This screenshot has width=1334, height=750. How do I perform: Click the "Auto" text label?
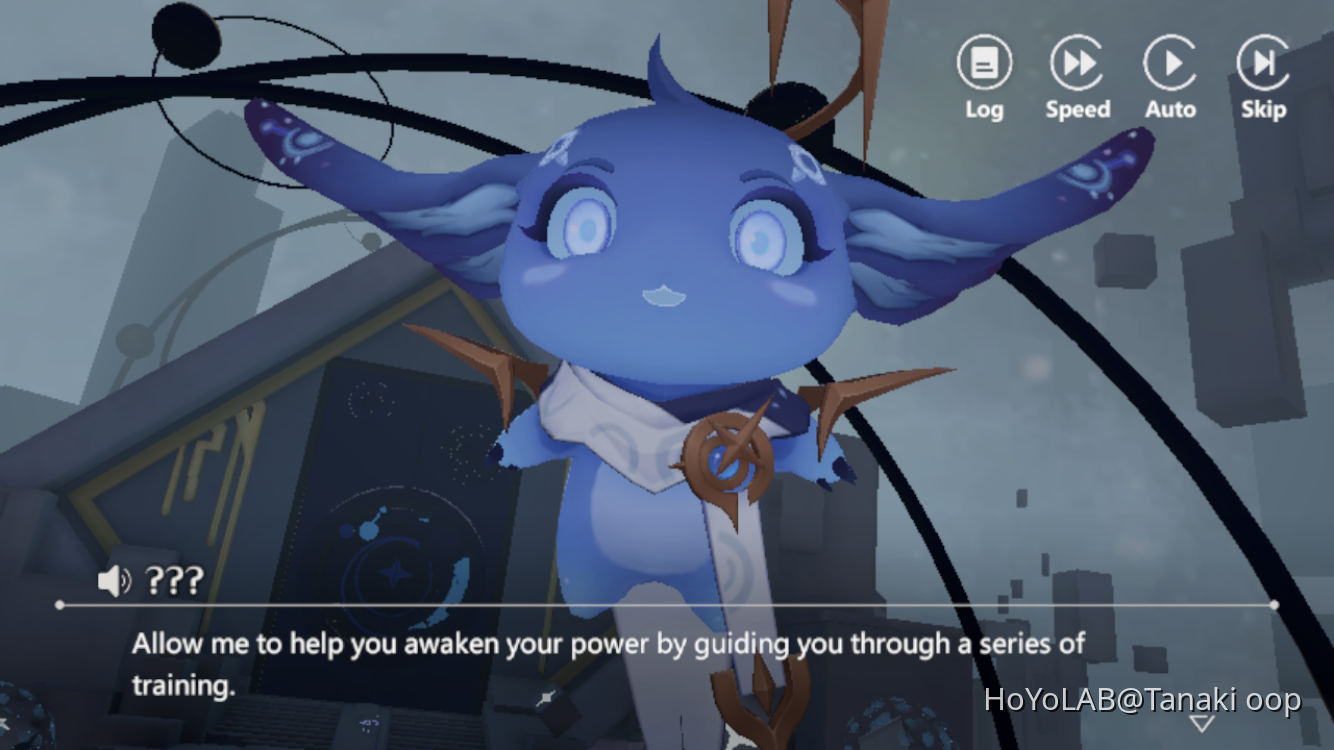[1170, 110]
